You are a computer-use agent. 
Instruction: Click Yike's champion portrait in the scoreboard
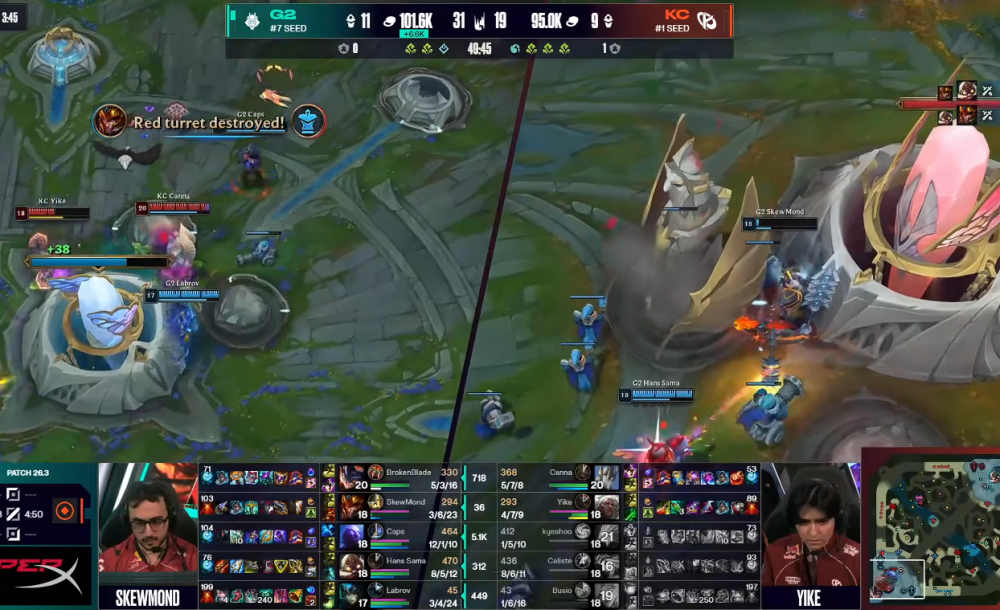(x=606, y=507)
